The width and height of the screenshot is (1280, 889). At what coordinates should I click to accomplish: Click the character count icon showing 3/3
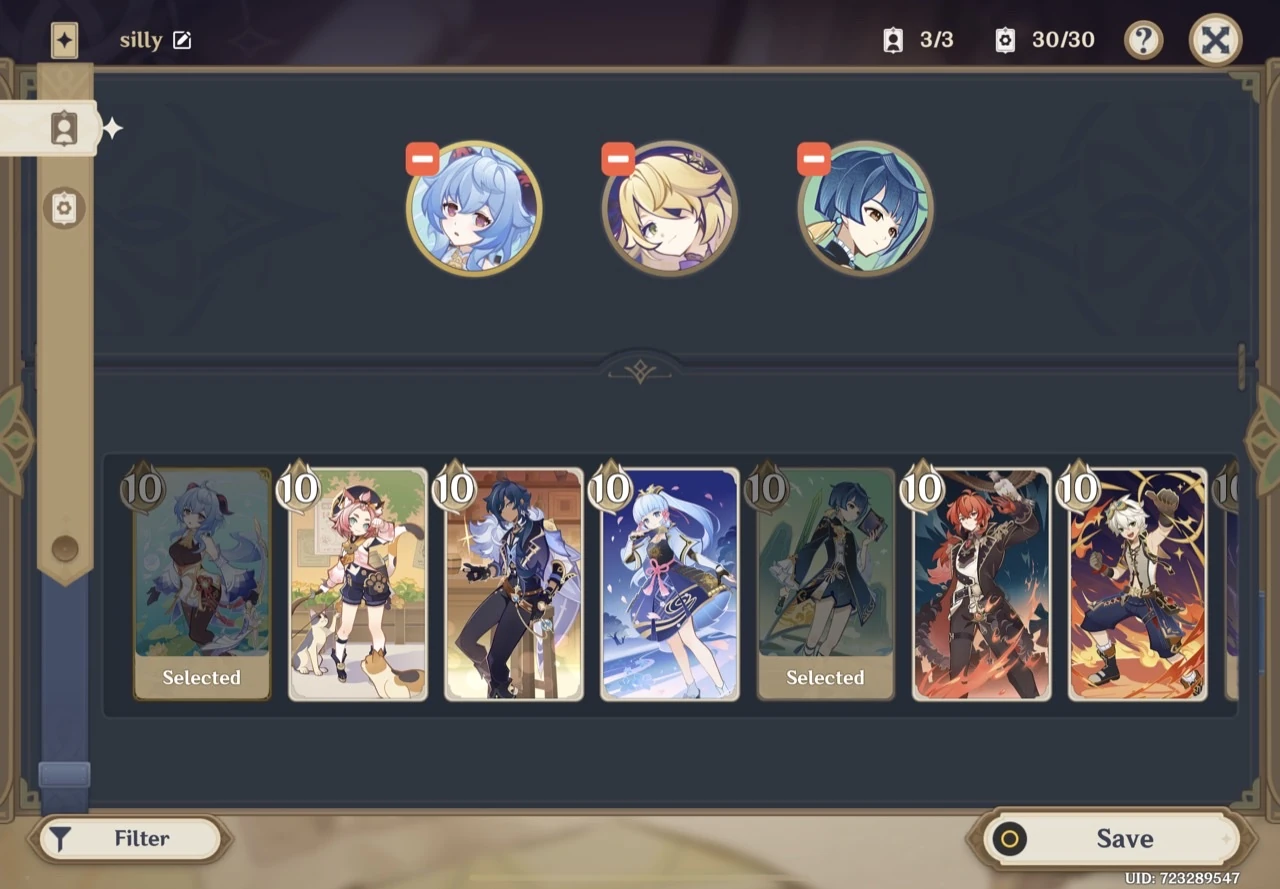point(893,40)
